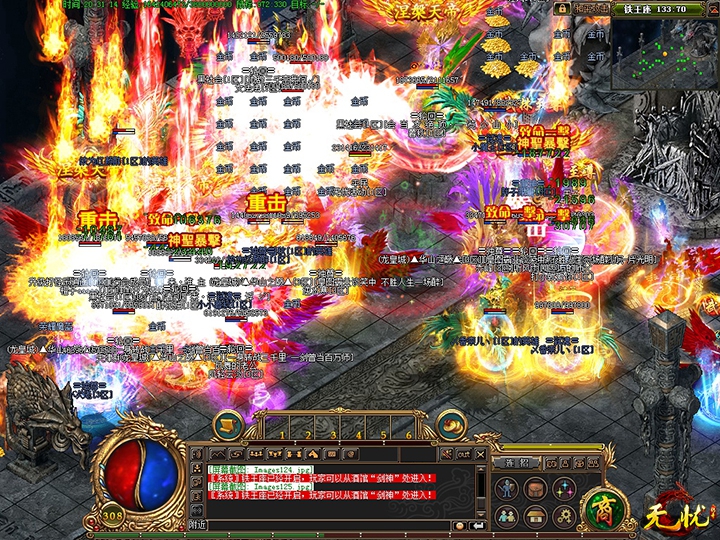Click the round golden button right of the hotbar
This screenshot has width=720, height=540.
(452, 425)
